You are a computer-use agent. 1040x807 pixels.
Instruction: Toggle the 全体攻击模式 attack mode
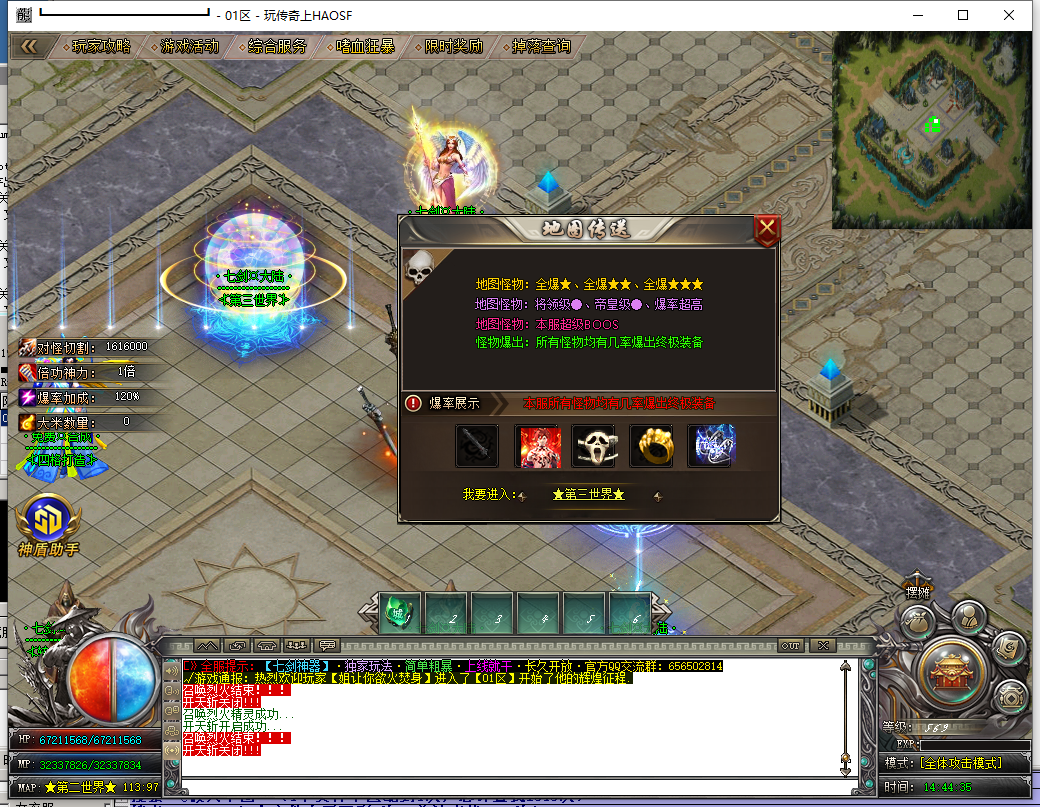tap(956, 763)
